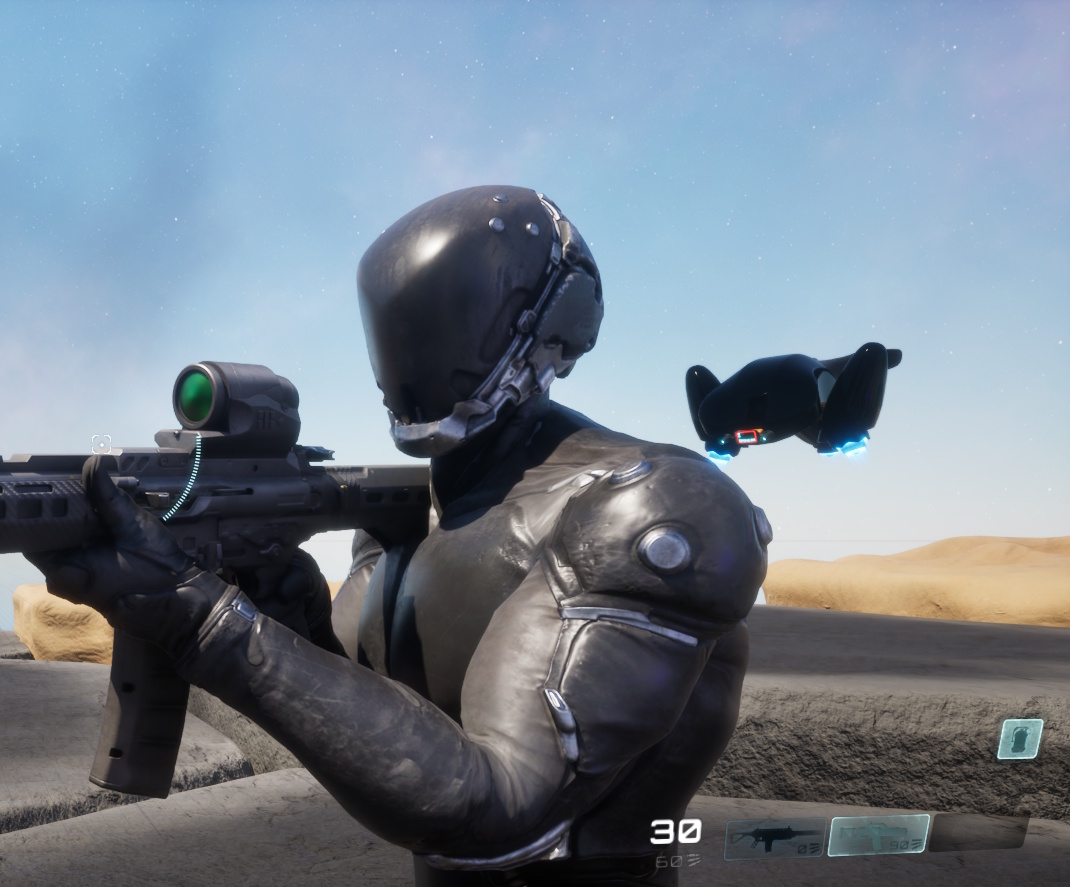
Task: Select the submachine gun weapon slot
Action: (774, 839)
